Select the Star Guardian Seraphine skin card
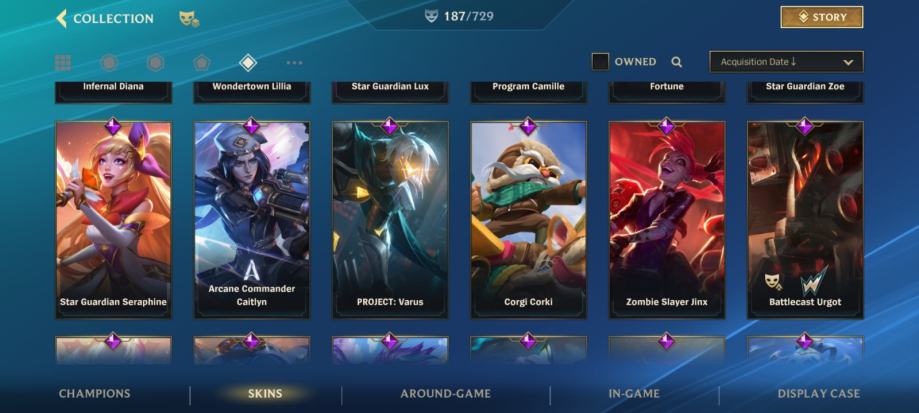This screenshot has height=413, width=919. 113,220
